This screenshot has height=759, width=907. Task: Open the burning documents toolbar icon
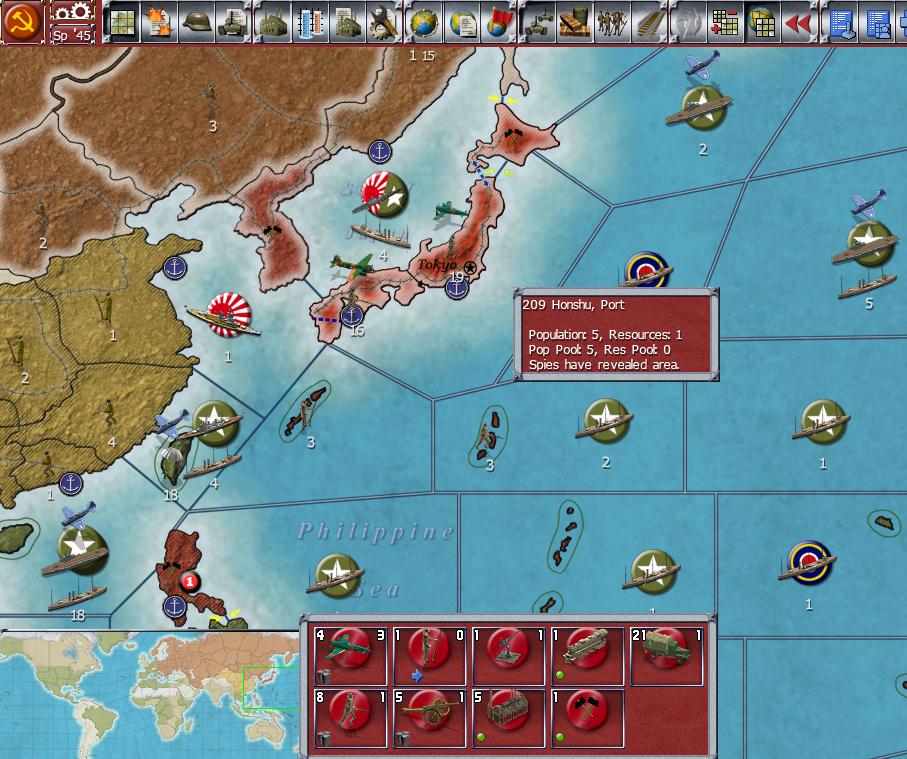click(159, 21)
